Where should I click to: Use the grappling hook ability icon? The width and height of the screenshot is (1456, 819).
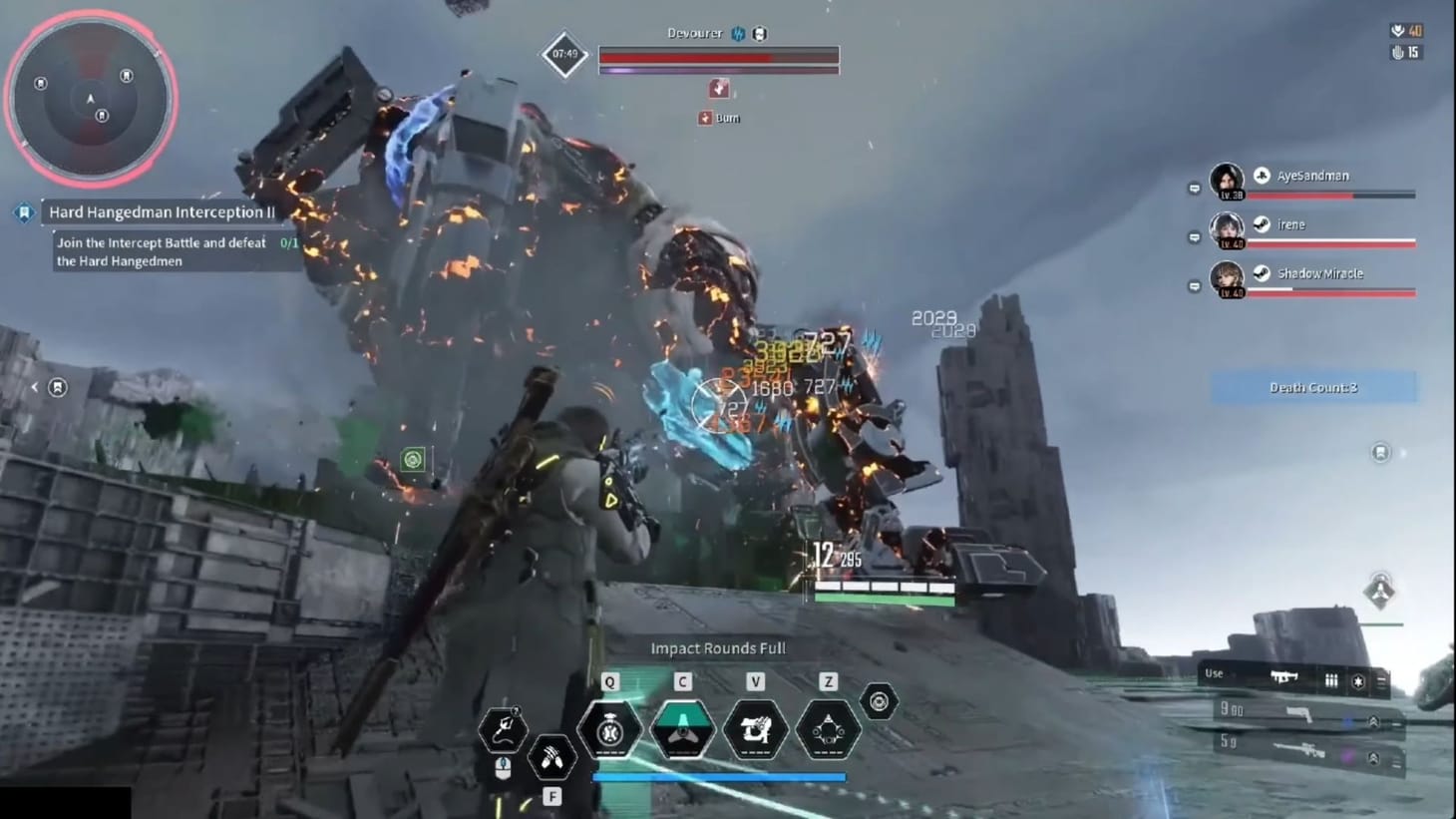(504, 728)
